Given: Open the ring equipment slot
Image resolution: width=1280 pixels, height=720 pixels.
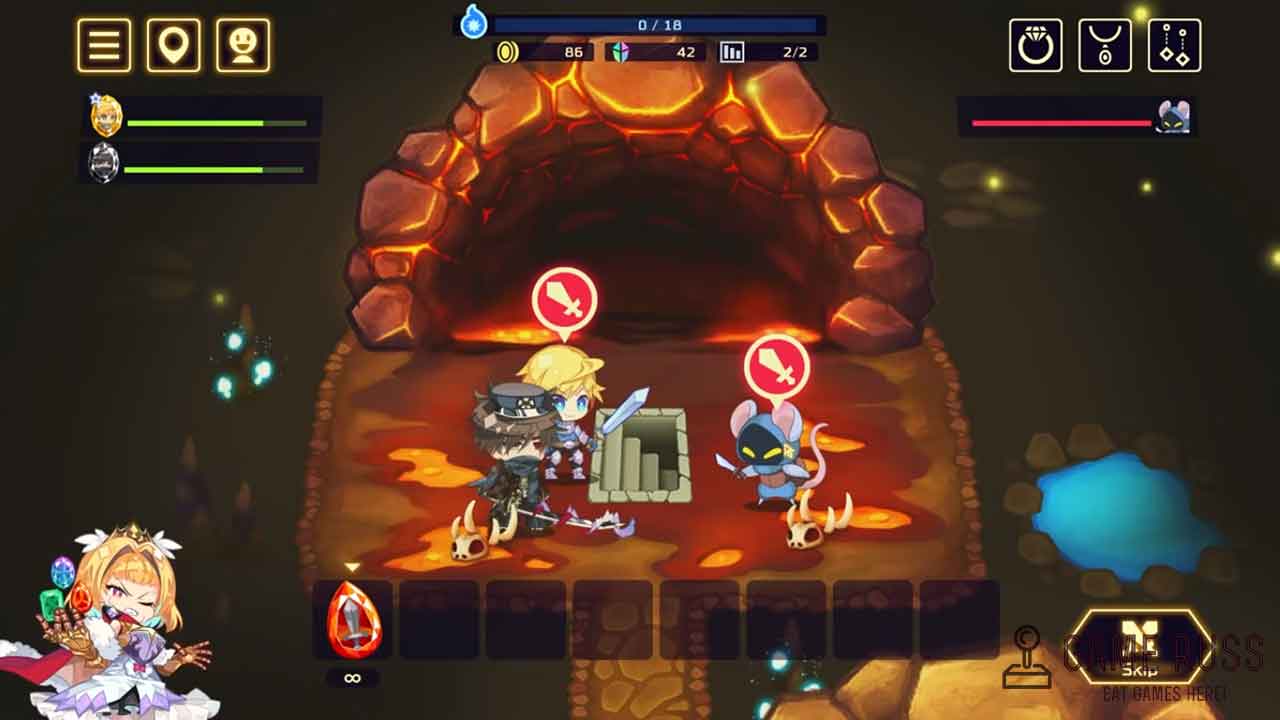Looking at the screenshot, I should click(x=1035, y=45).
